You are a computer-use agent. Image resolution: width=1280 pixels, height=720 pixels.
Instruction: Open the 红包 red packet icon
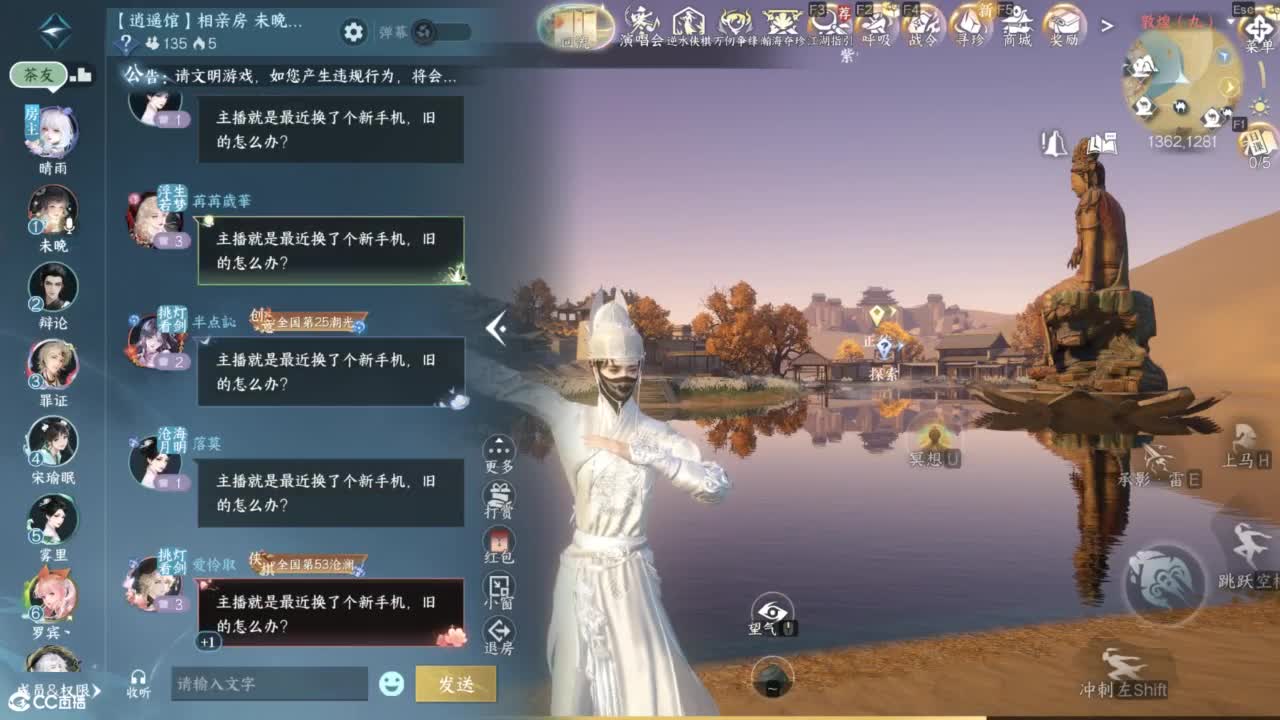(497, 543)
